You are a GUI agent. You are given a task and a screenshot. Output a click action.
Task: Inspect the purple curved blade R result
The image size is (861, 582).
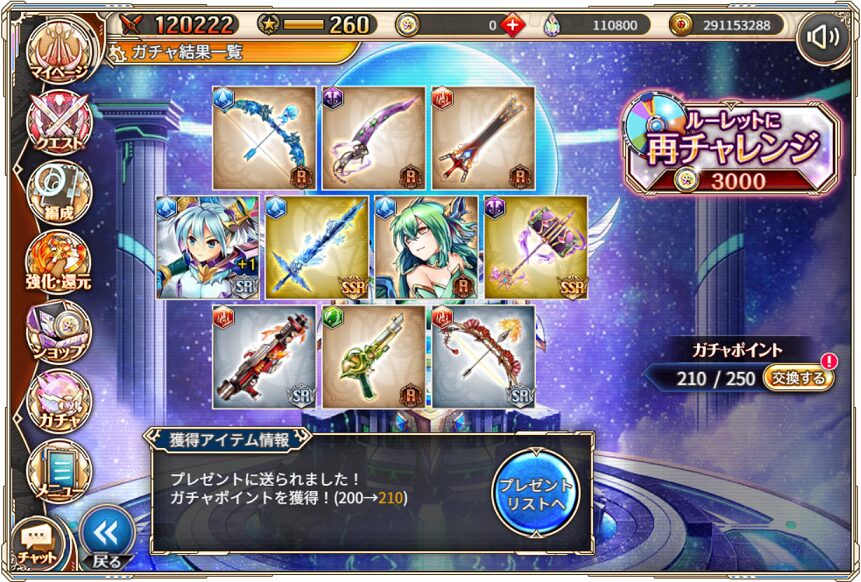[x=374, y=137]
